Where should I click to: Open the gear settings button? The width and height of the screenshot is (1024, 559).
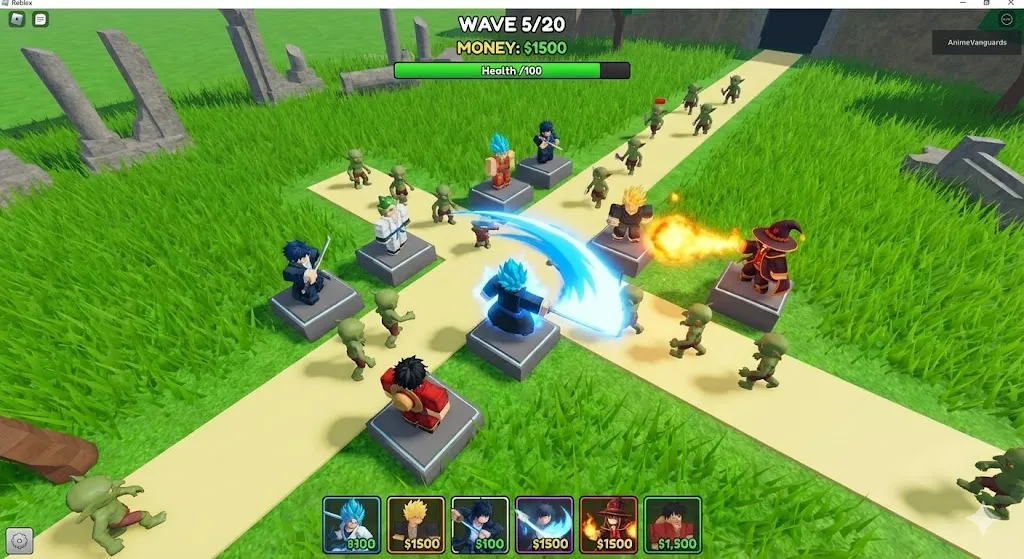pos(19,539)
